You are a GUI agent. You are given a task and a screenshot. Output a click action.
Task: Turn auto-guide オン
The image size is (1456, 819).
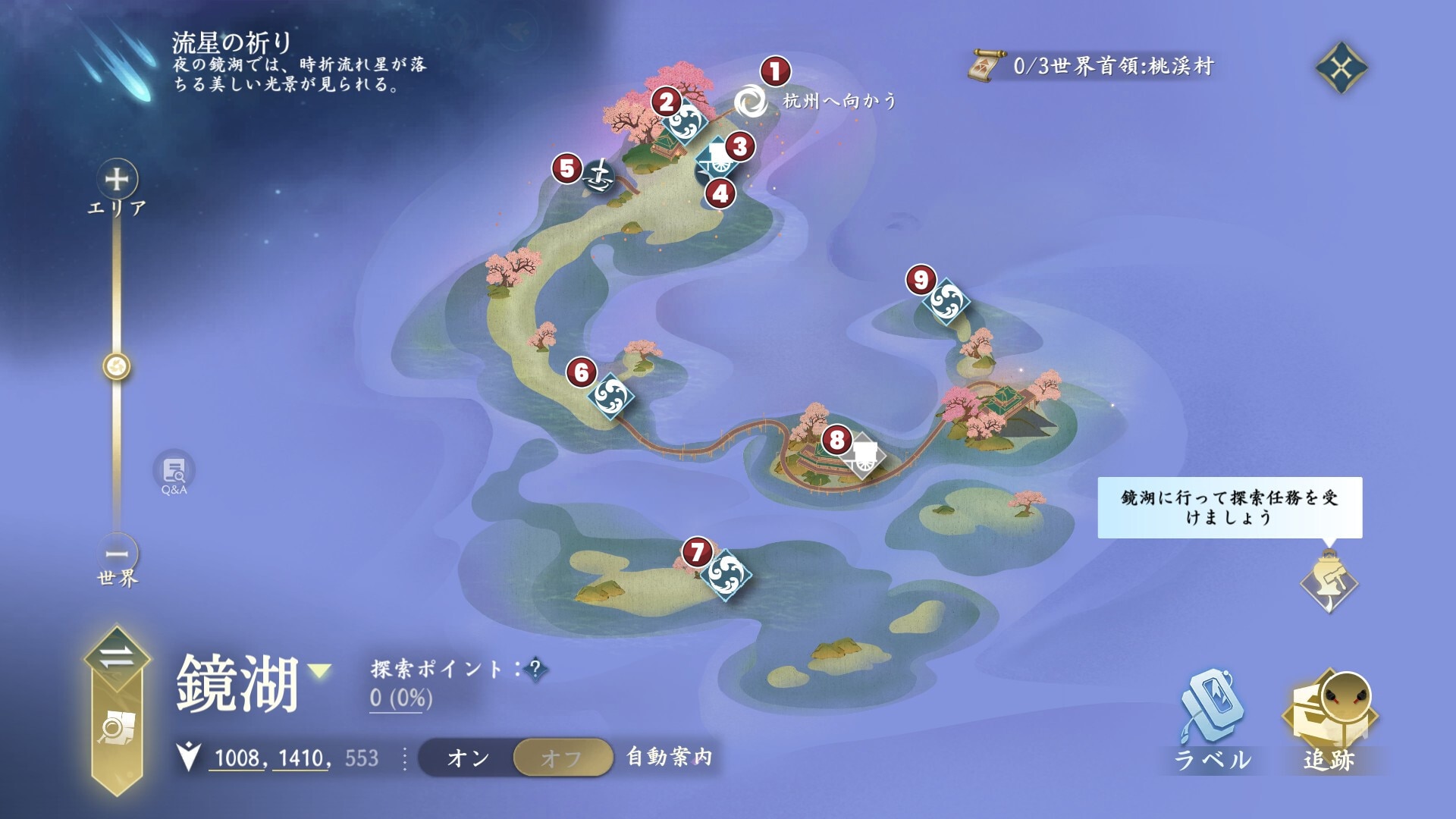point(467,758)
